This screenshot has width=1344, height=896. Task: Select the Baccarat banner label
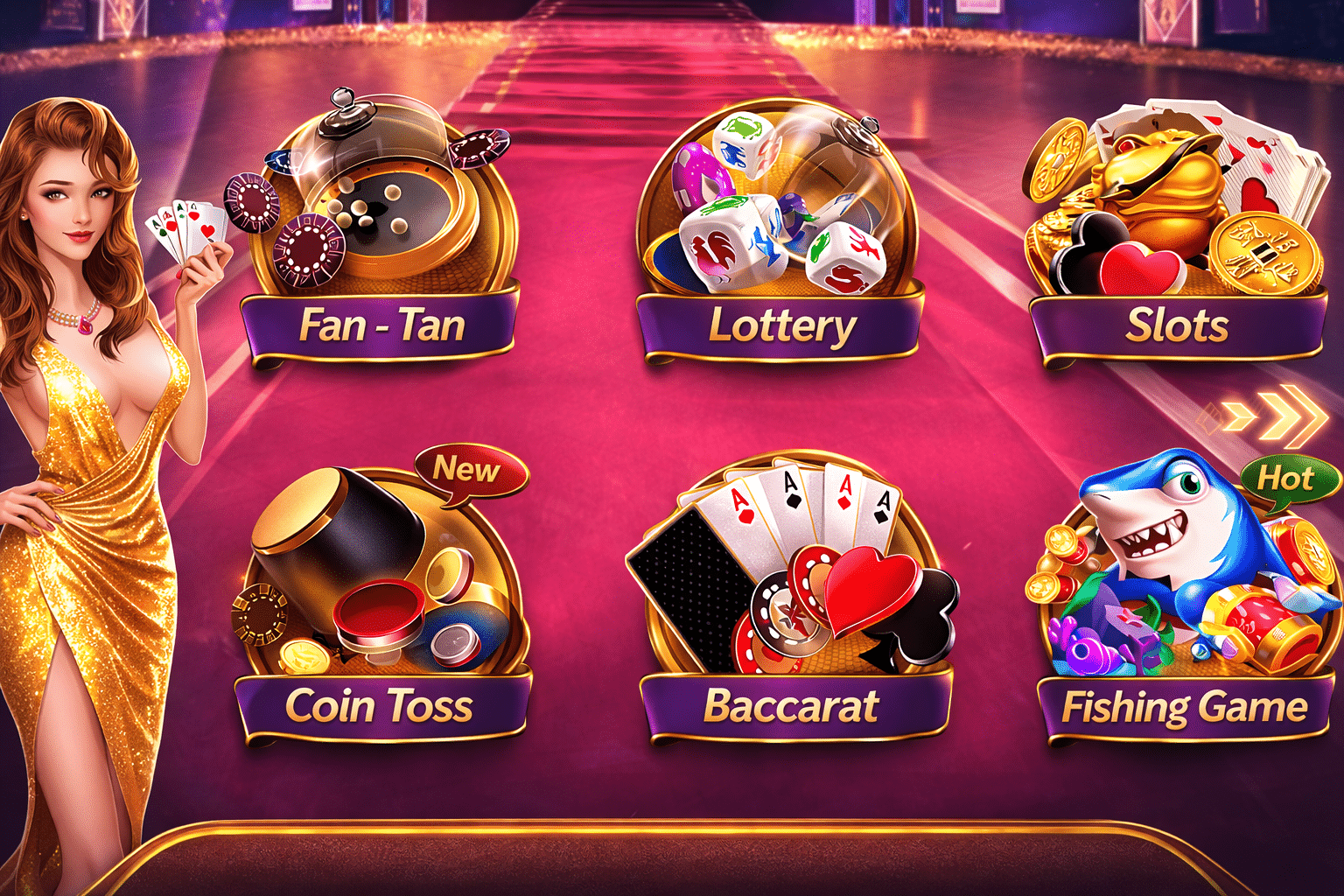pyautogui.click(x=792, y=704)
